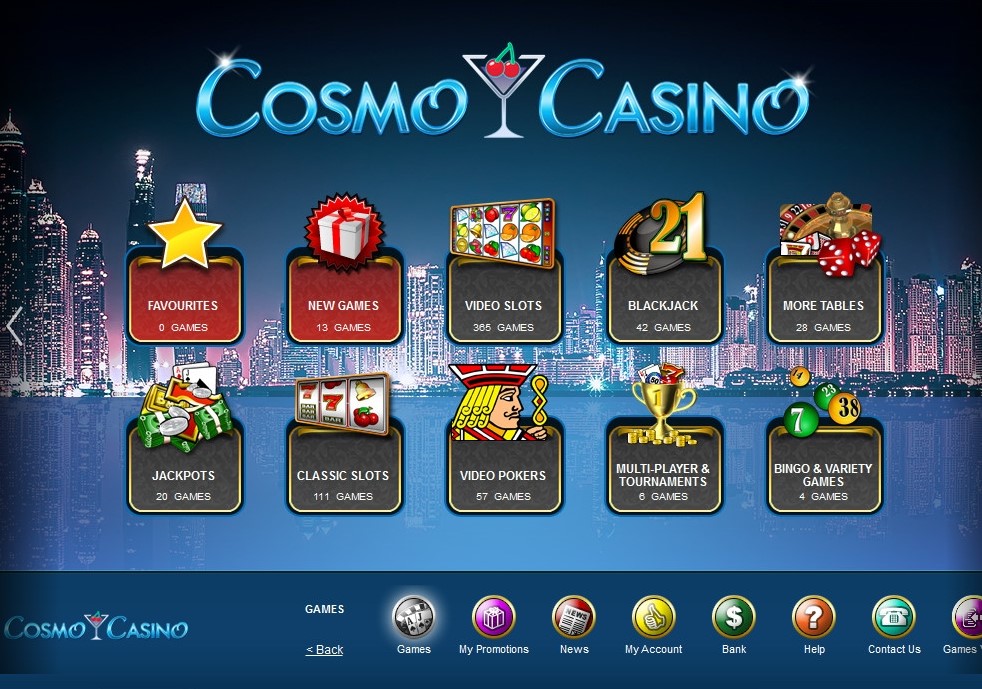The height and width of the screenshot is (689, 982).
Task: Click the left arrow on screen edge
Action: pyautogui.click(x=14, y=327)
